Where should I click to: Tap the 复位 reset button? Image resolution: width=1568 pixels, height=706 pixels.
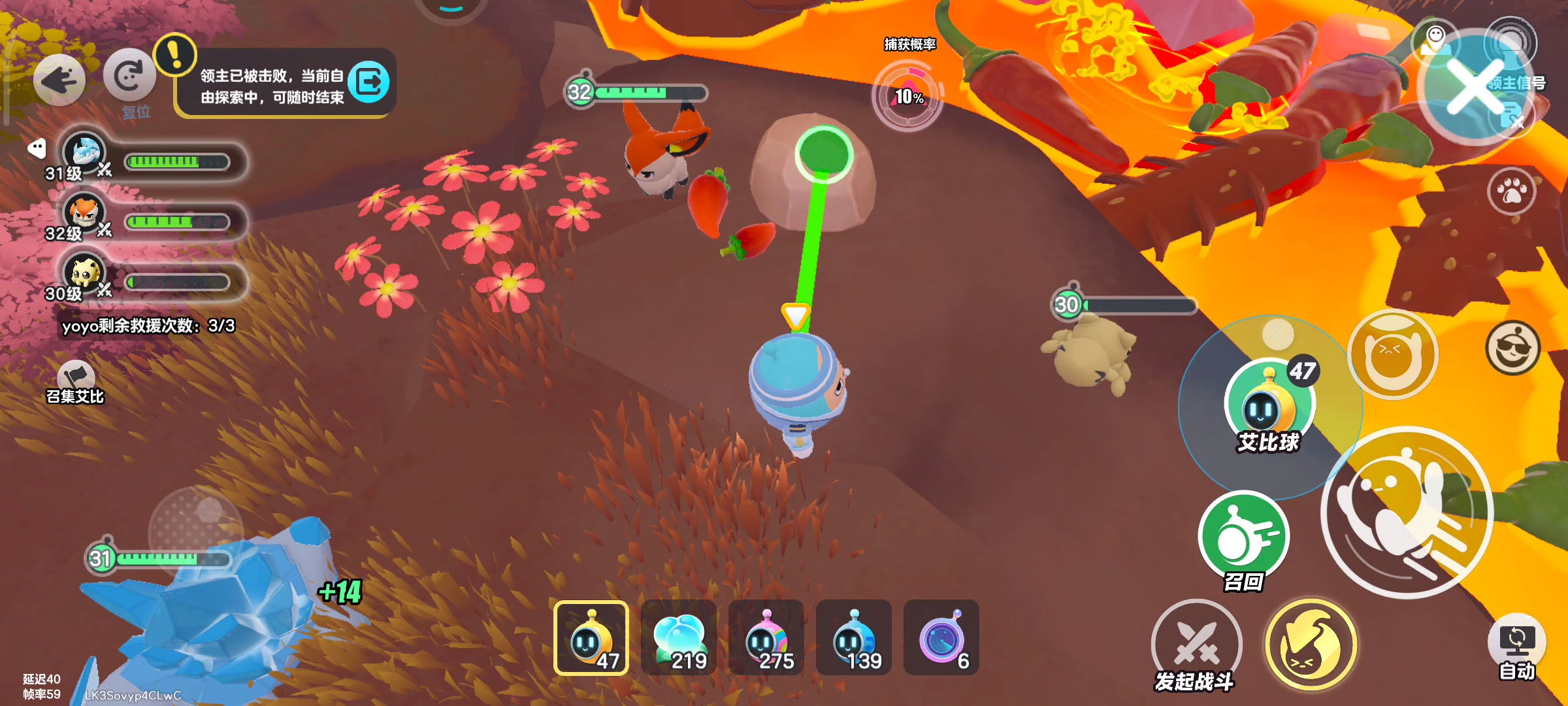pyautogui.click(x=129, y=77)
